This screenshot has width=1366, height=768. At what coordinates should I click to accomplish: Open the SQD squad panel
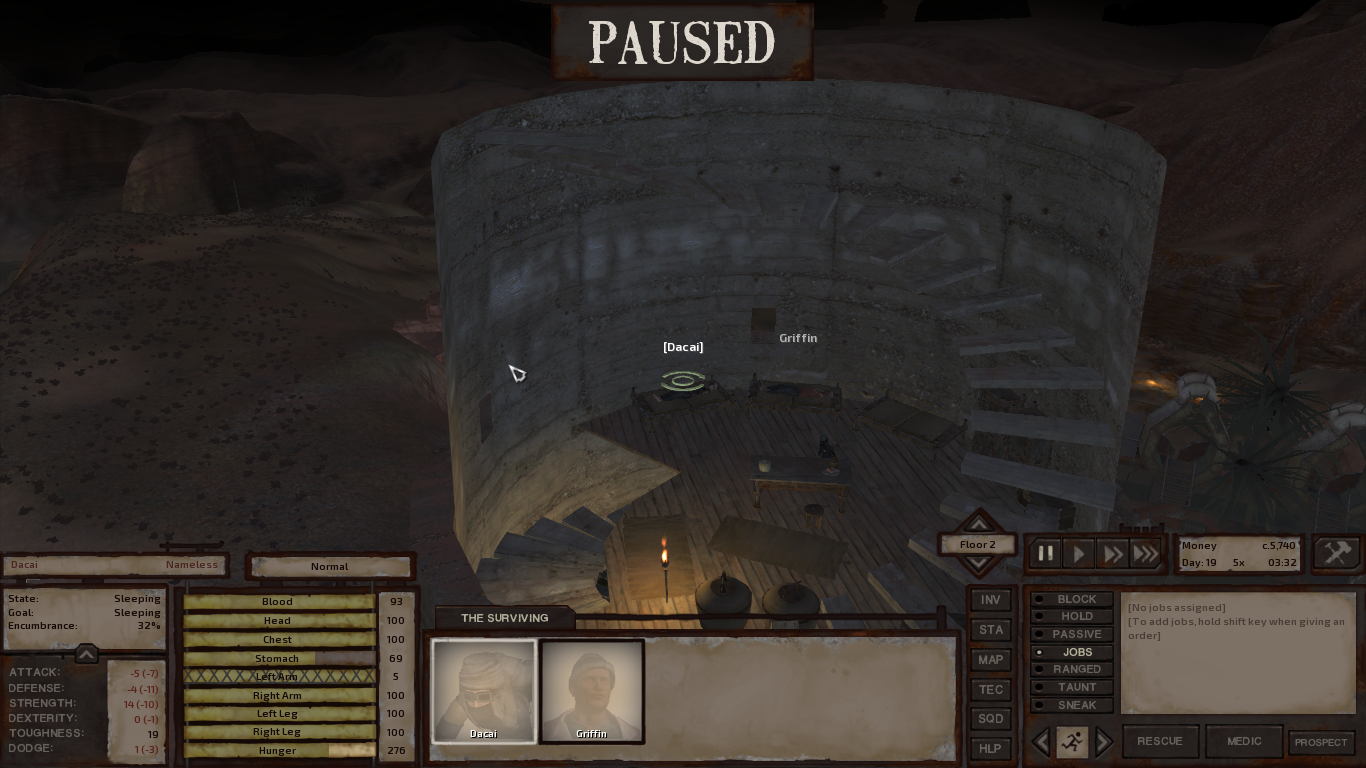990,719
